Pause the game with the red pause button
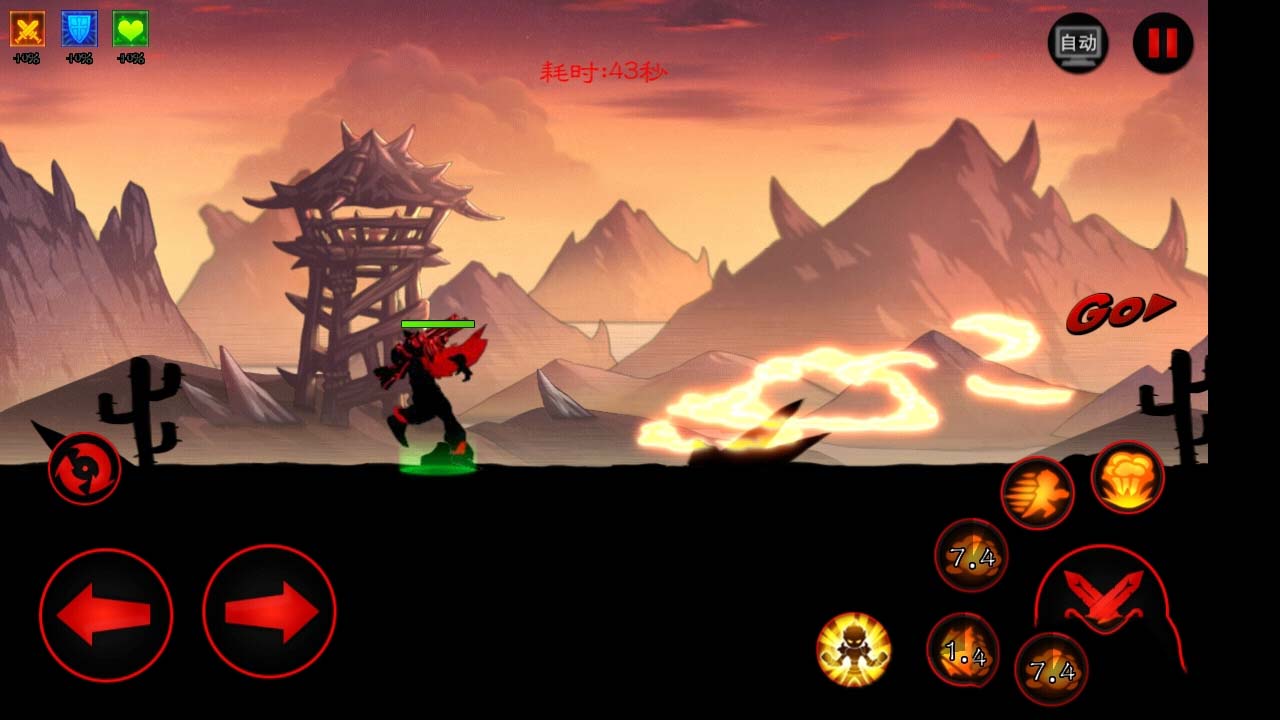1280x720 pixels. (x=1162, y=43)
